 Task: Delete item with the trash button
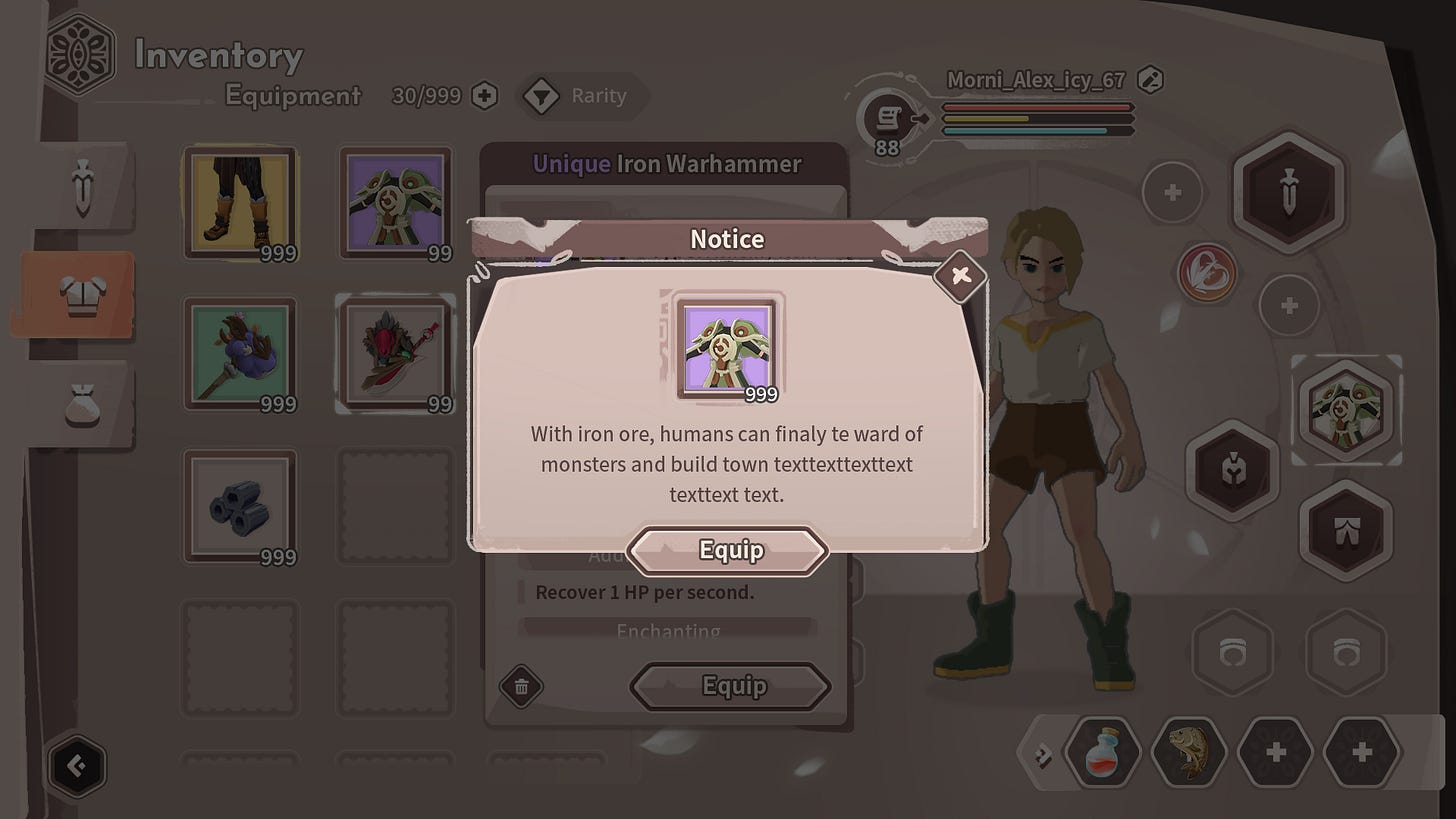coord(521,686)
